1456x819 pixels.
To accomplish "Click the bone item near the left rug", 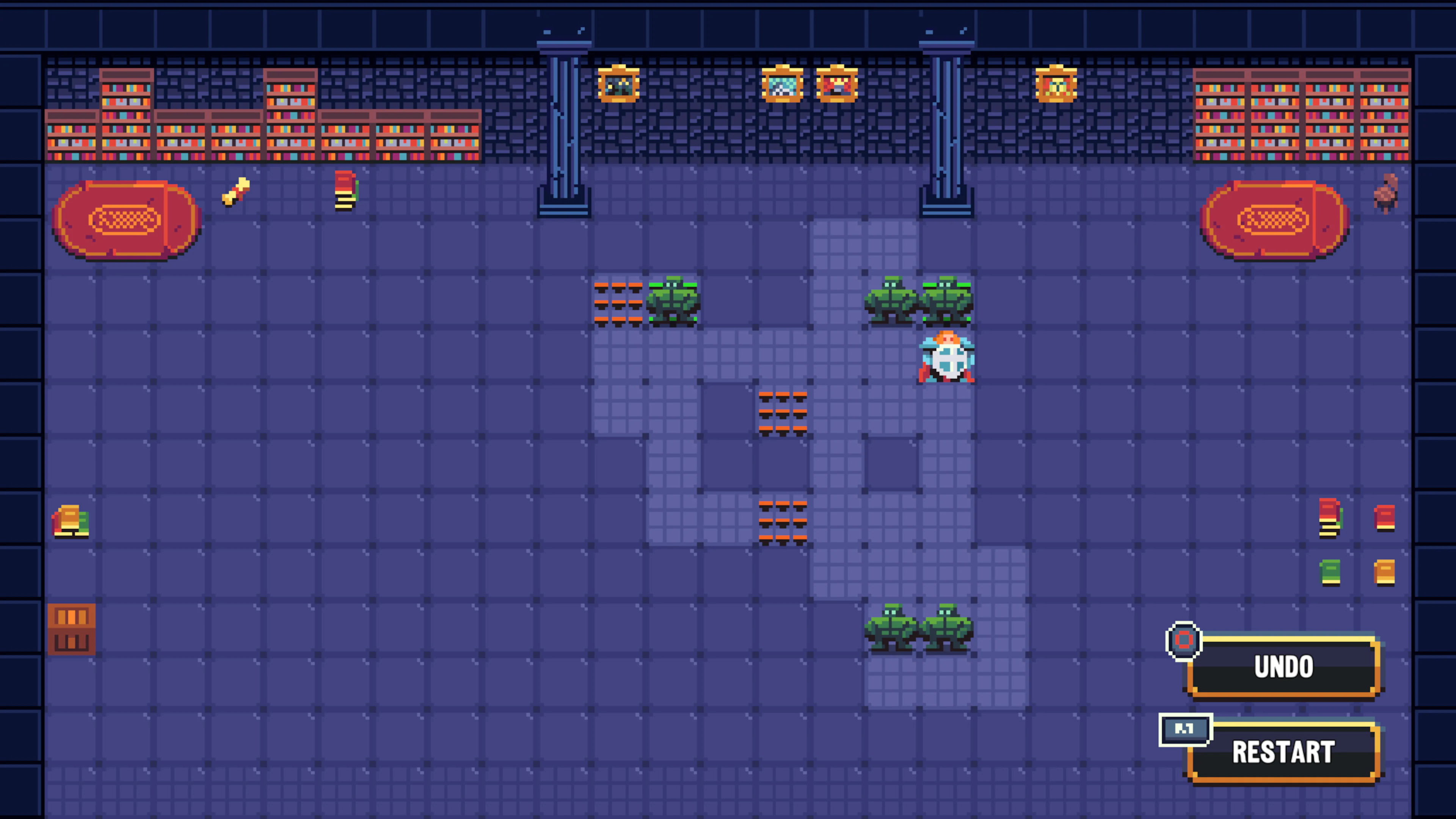I will [x=236, y=192].
